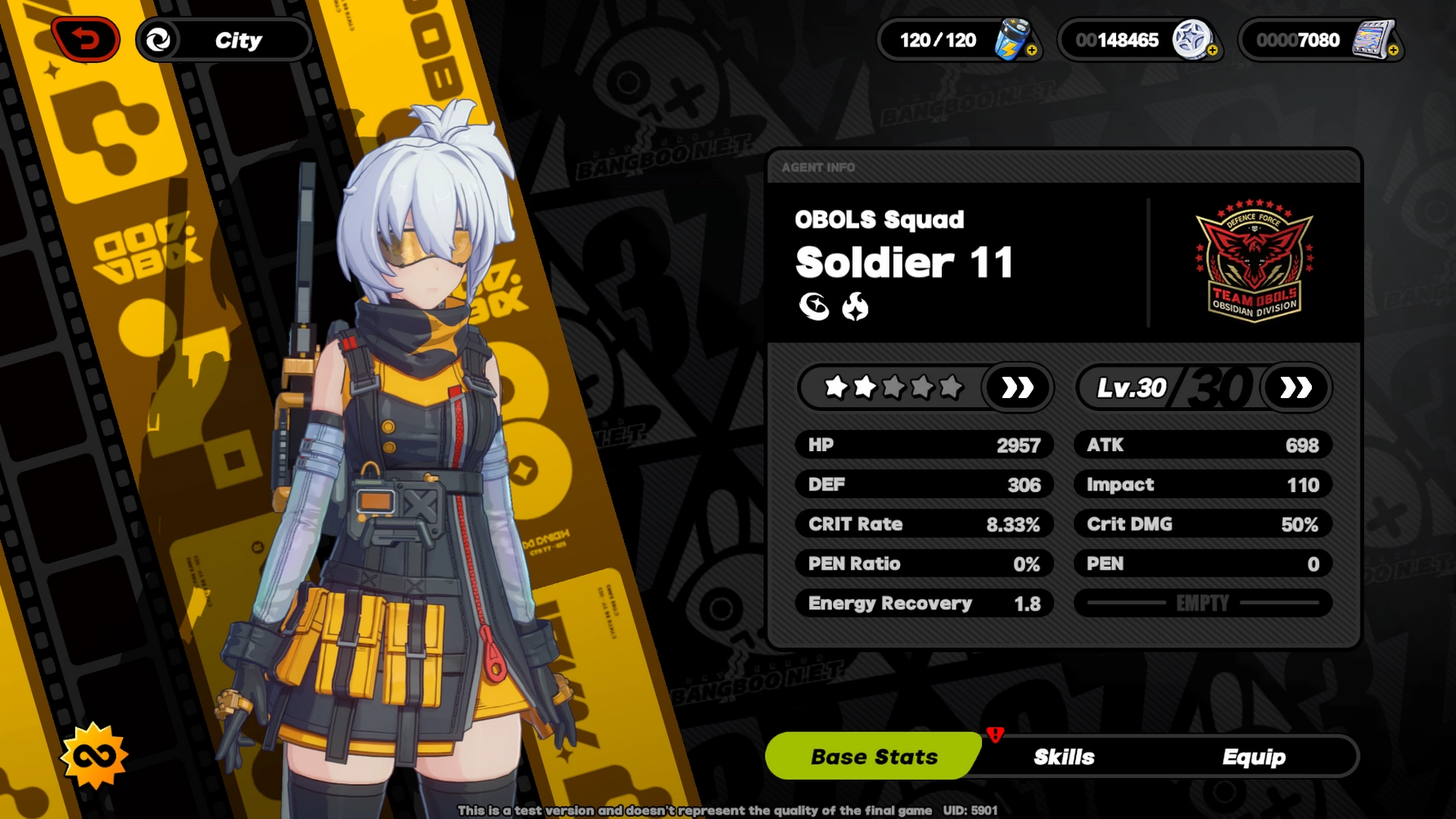Click the plus beside 148465 currency

coord(1211,51)
